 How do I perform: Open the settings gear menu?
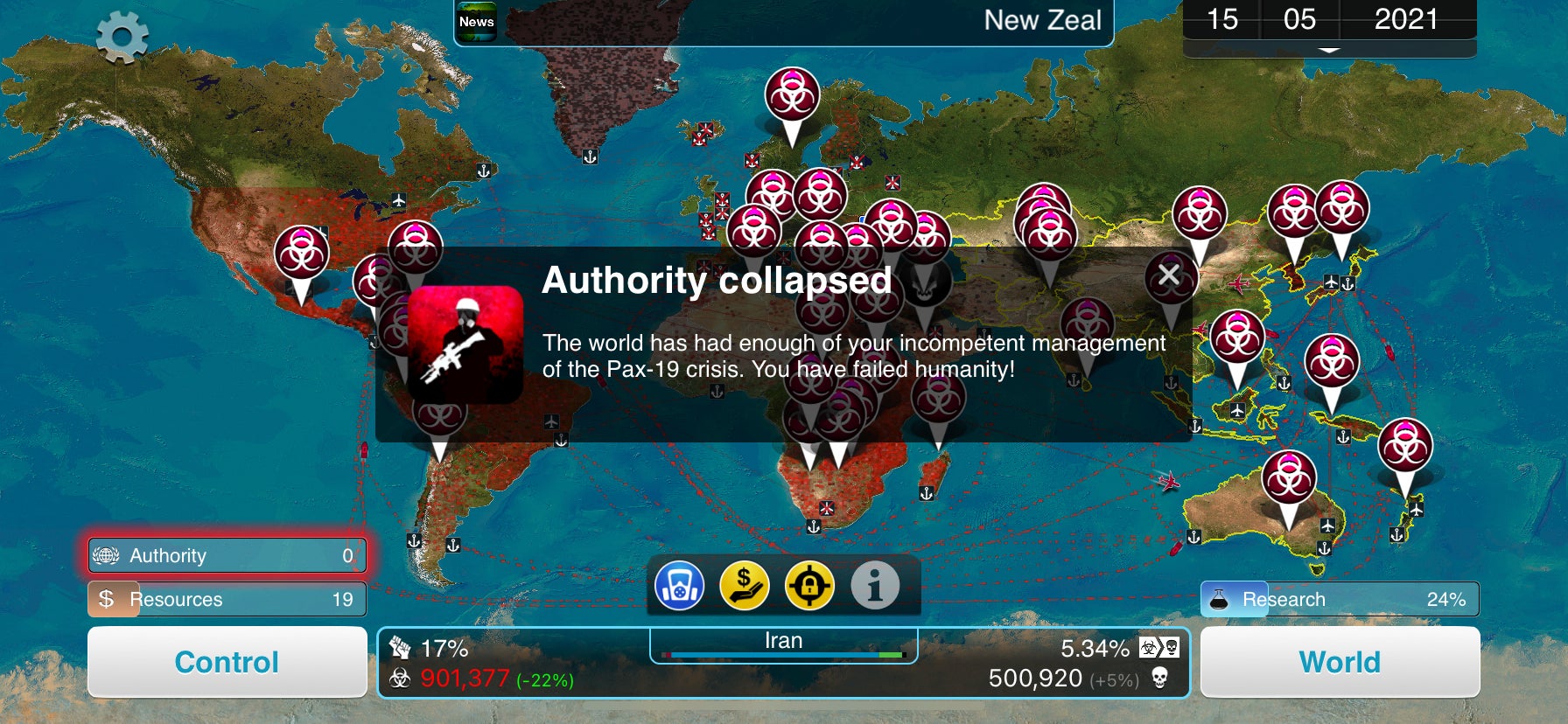[x=122, y=35]
